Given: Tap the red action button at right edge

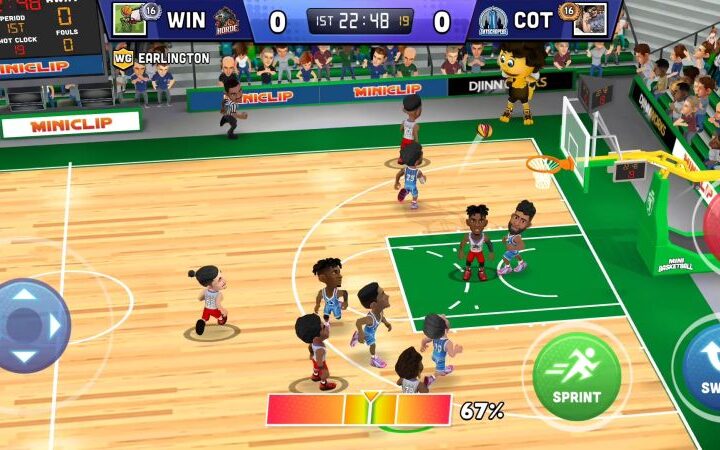Looking at the screenshot, I should tap(710, 225).
